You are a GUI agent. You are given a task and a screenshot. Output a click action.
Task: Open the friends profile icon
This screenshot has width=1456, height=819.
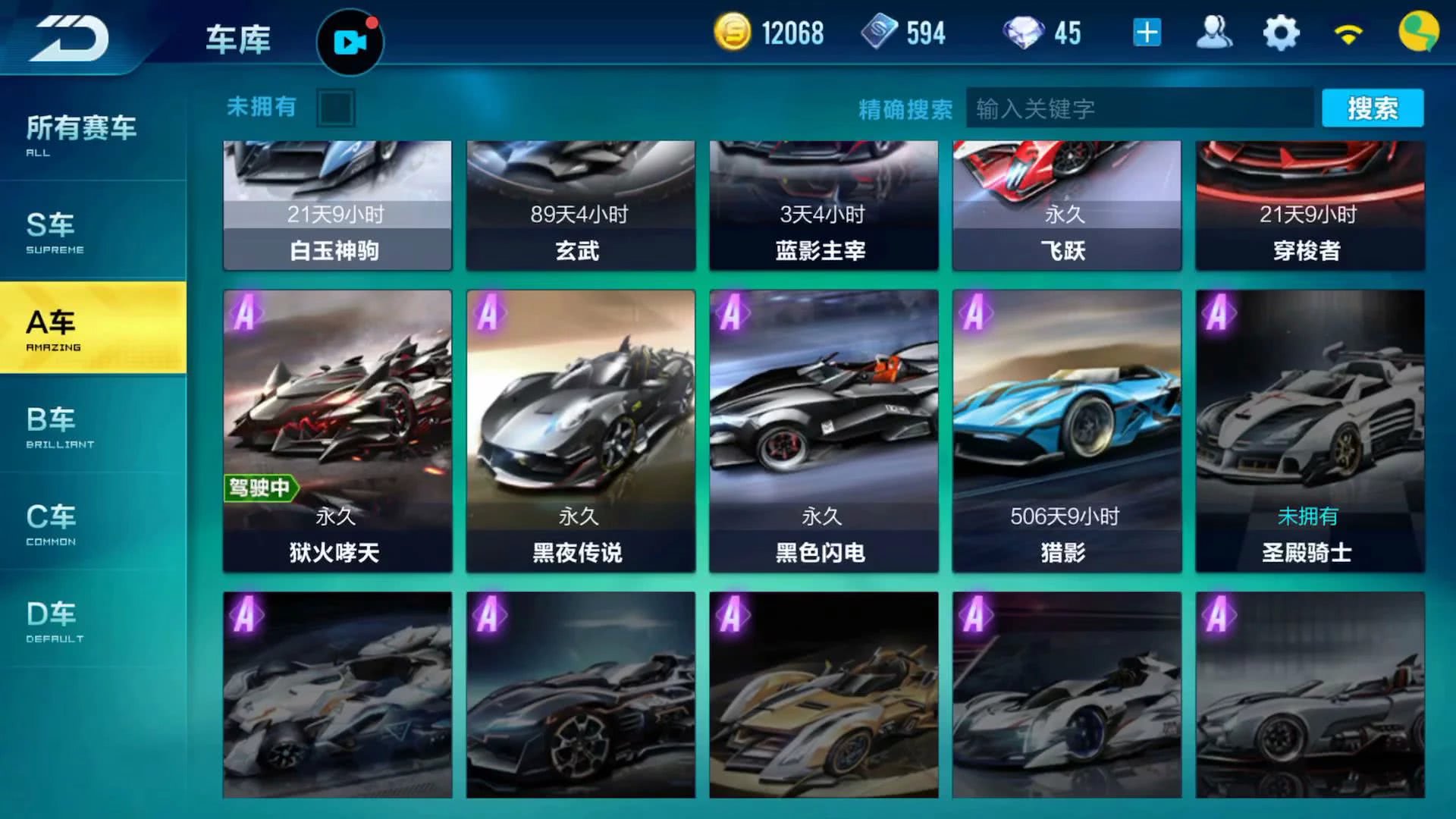coord(1213,33)
